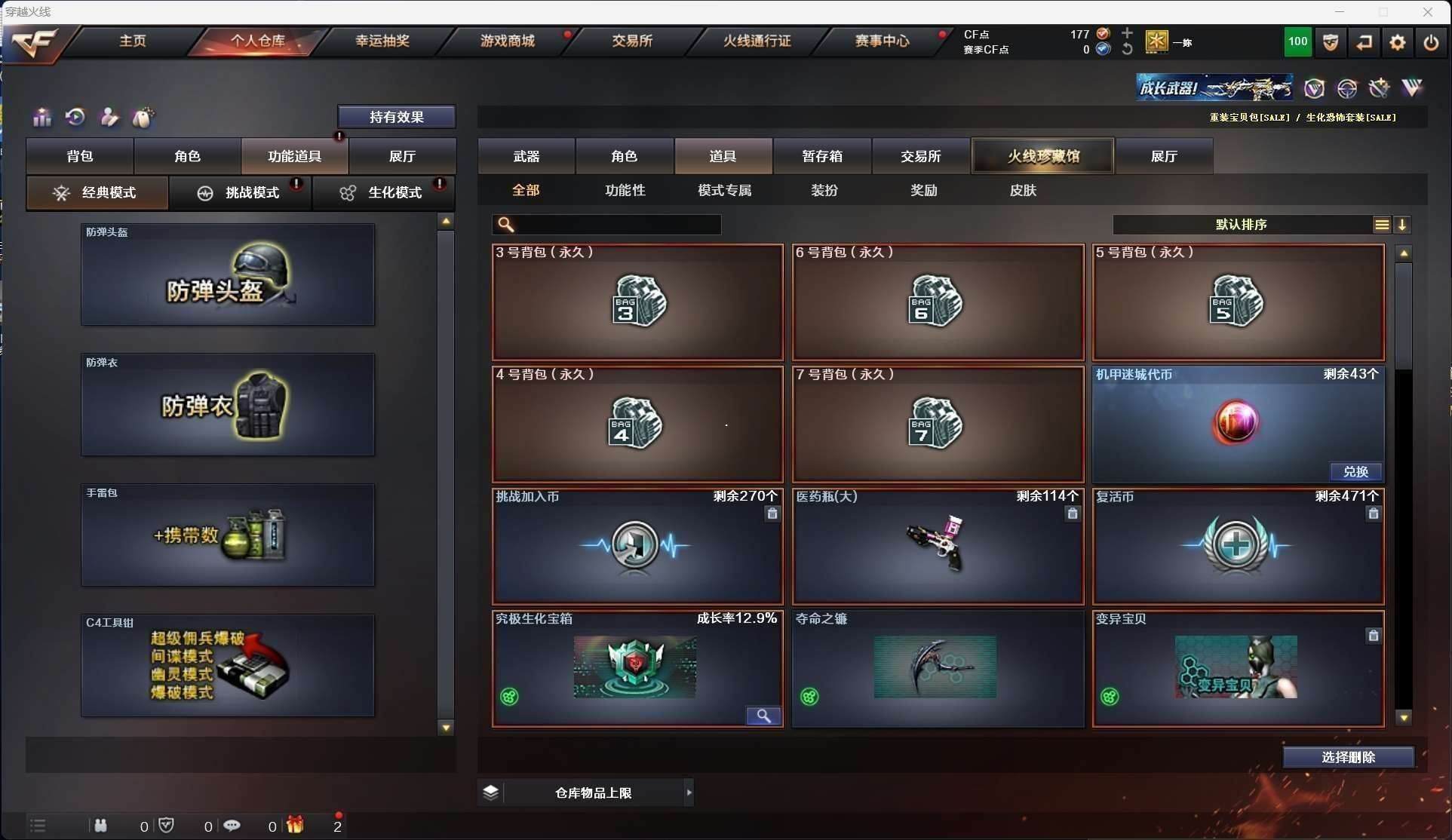Open the 火线通行证 battle pass
Viewport: 1452px width, 840px height.
(x=757, y=41)
